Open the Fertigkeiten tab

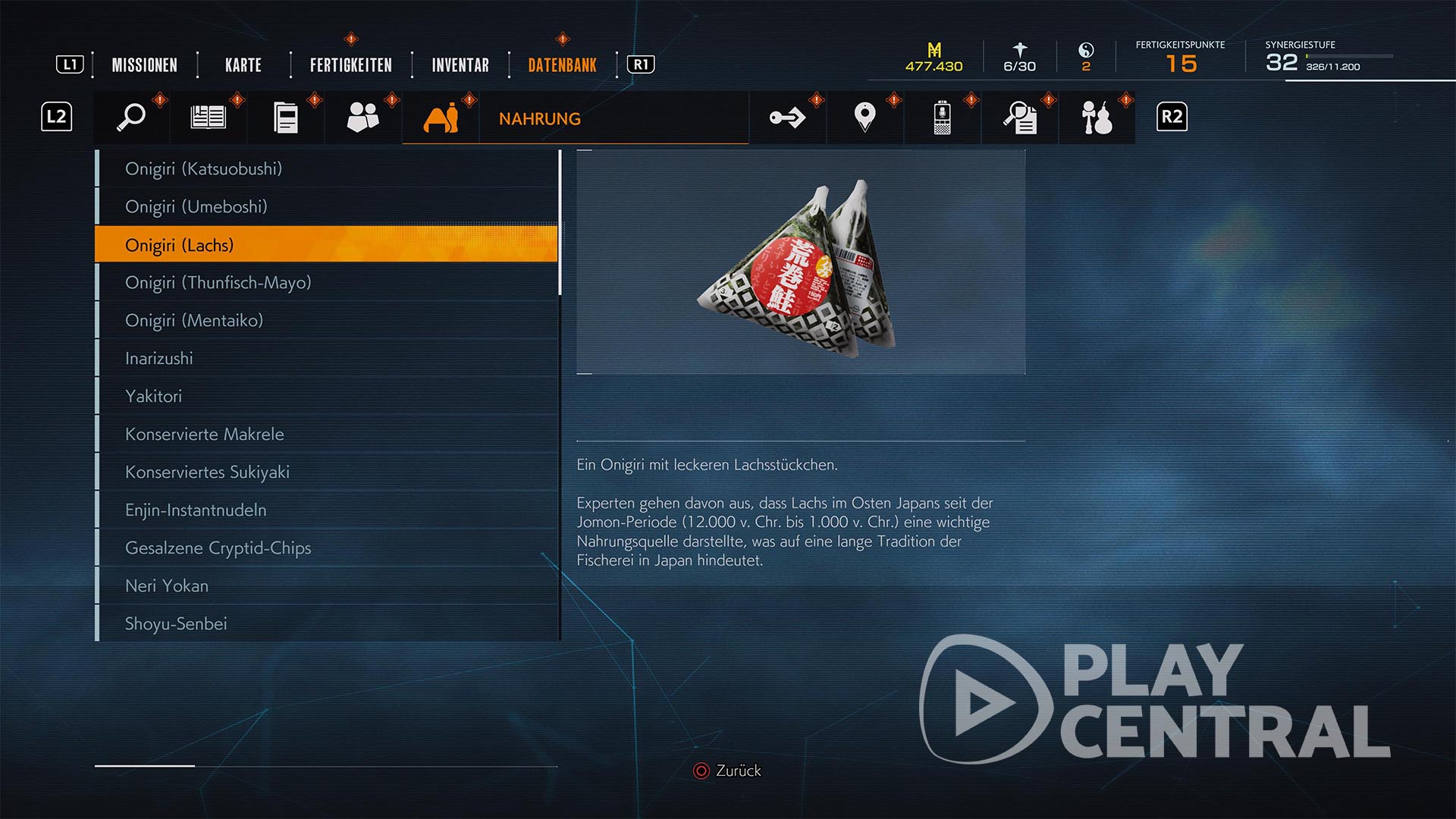pyautogui.click(x=350, y=65)
